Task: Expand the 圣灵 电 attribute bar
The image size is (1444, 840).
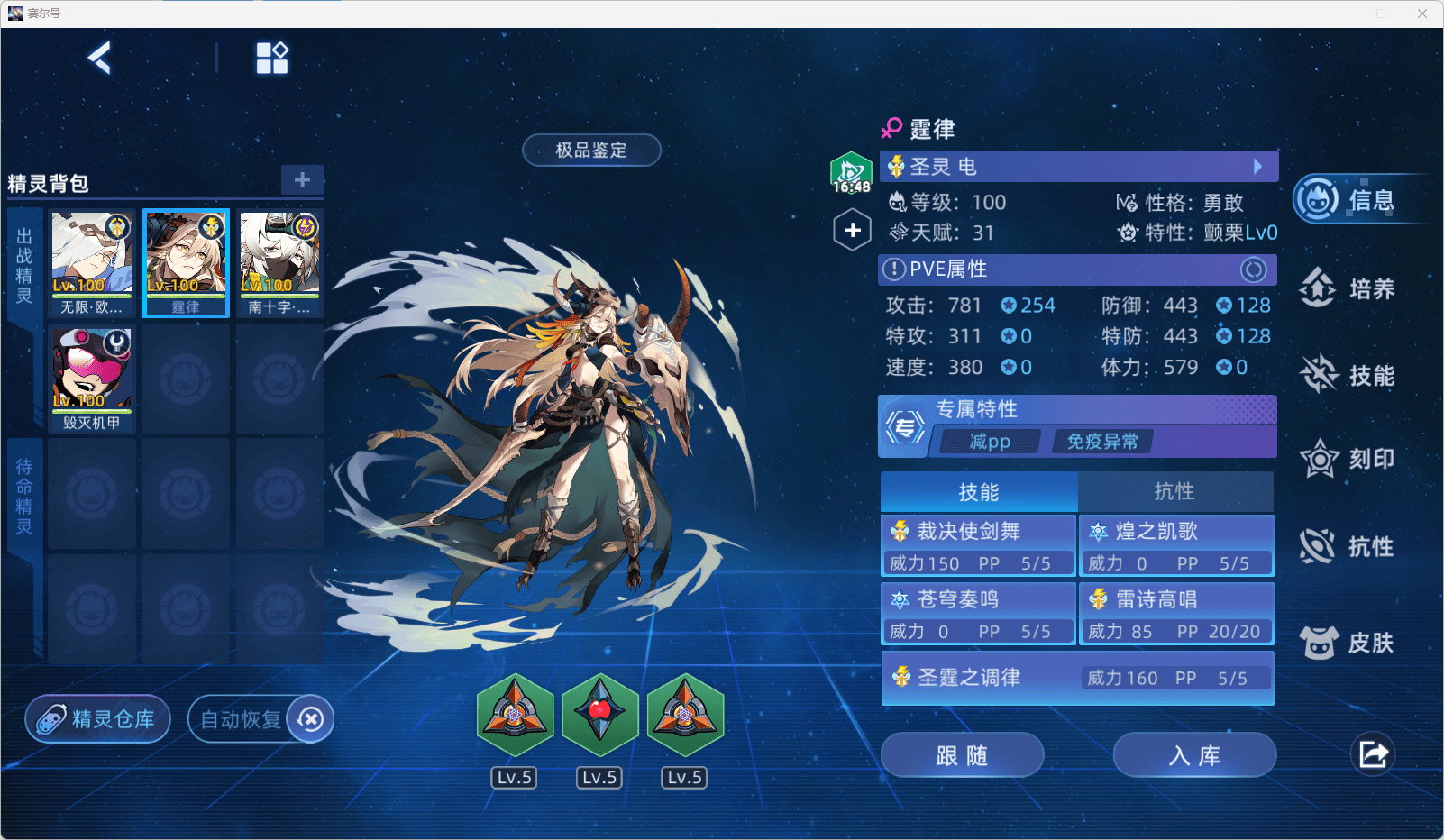Action: point(1257,167)
